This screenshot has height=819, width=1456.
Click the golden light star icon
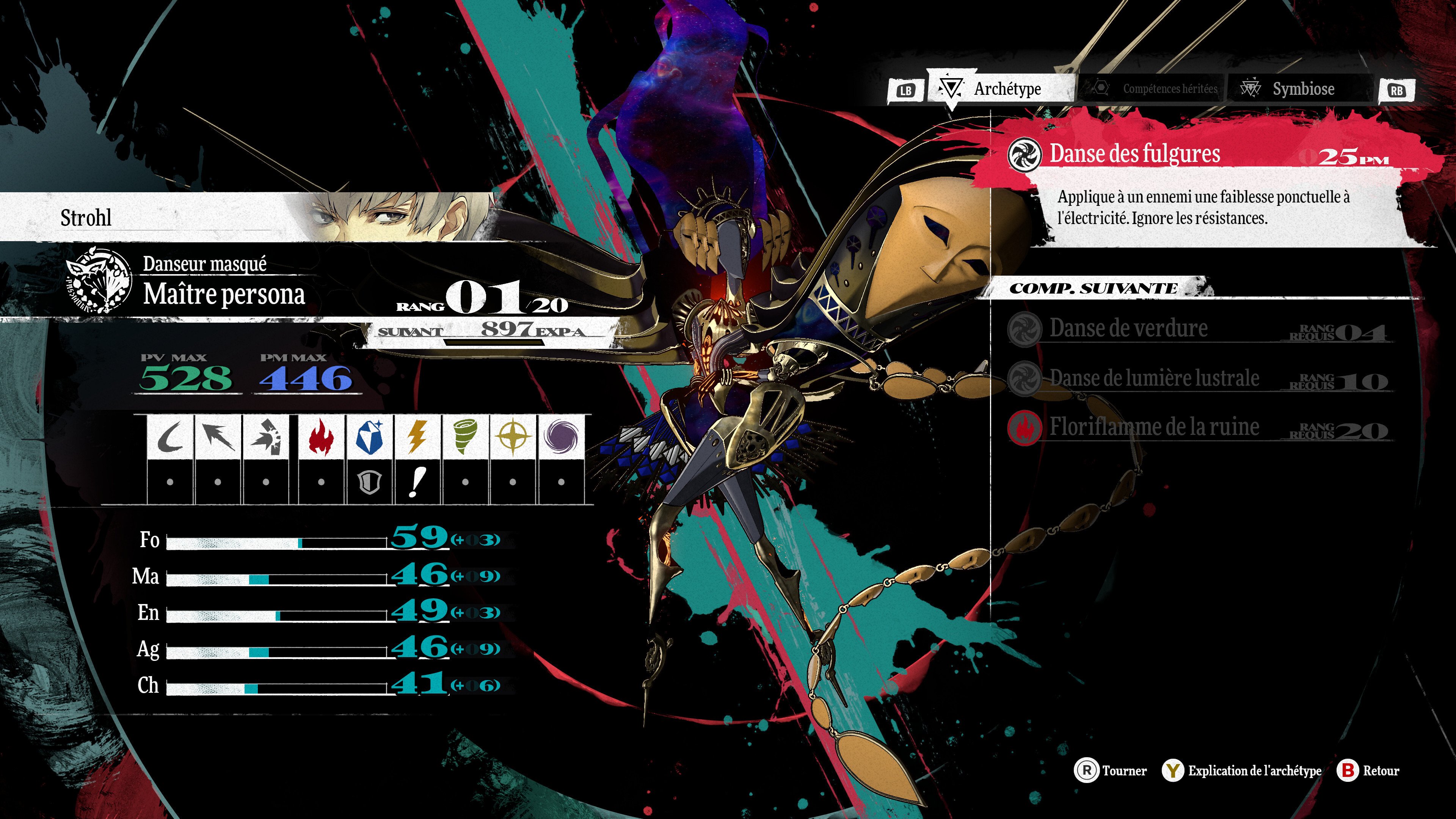pos(513,437)
